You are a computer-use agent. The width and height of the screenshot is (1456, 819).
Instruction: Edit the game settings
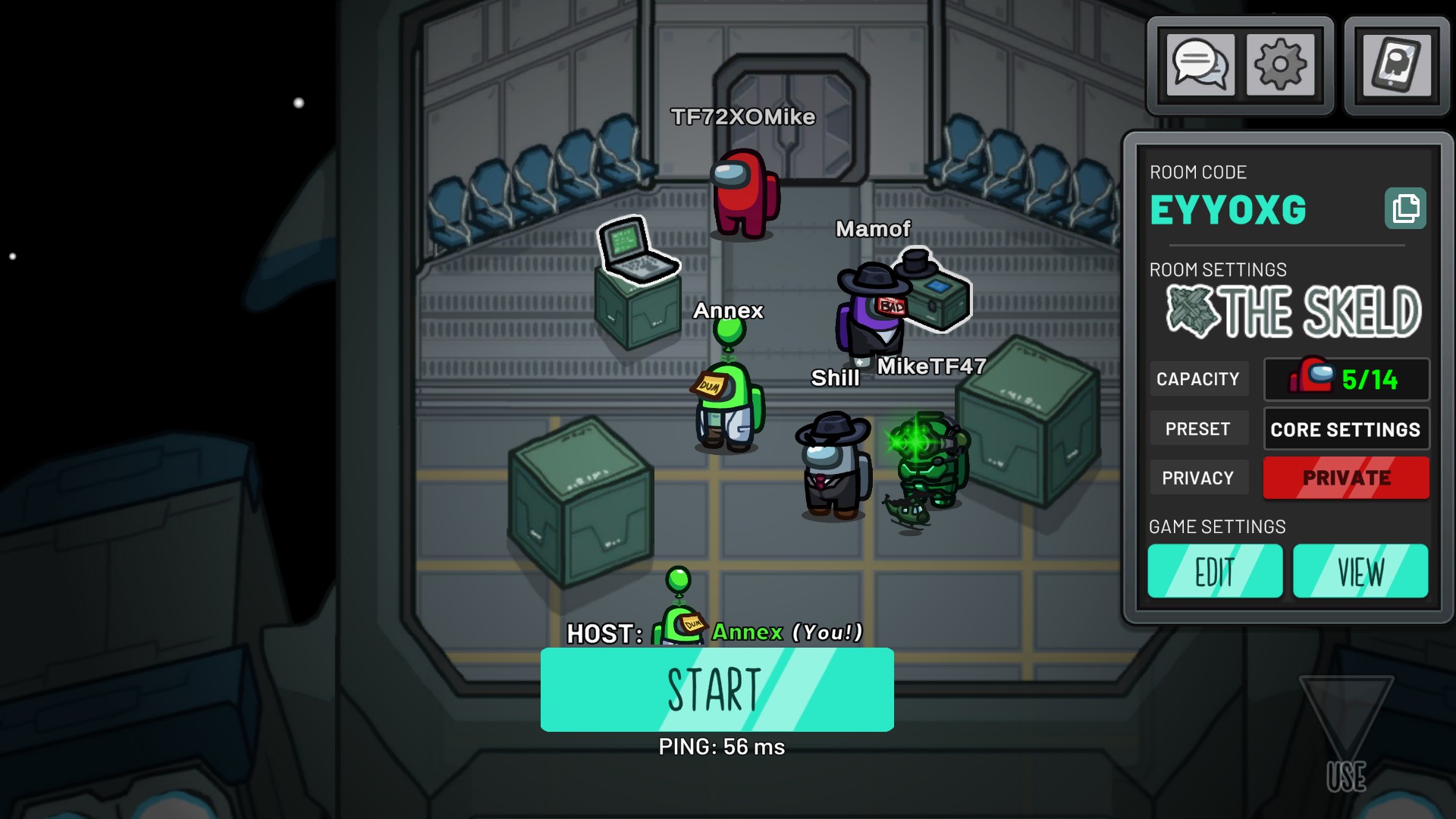point(1215,571)
